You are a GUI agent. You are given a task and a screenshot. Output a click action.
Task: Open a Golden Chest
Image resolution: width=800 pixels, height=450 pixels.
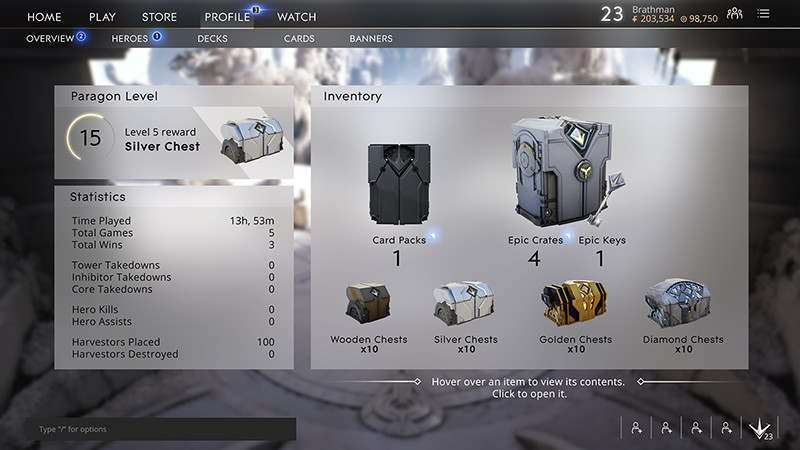(576, 305)
